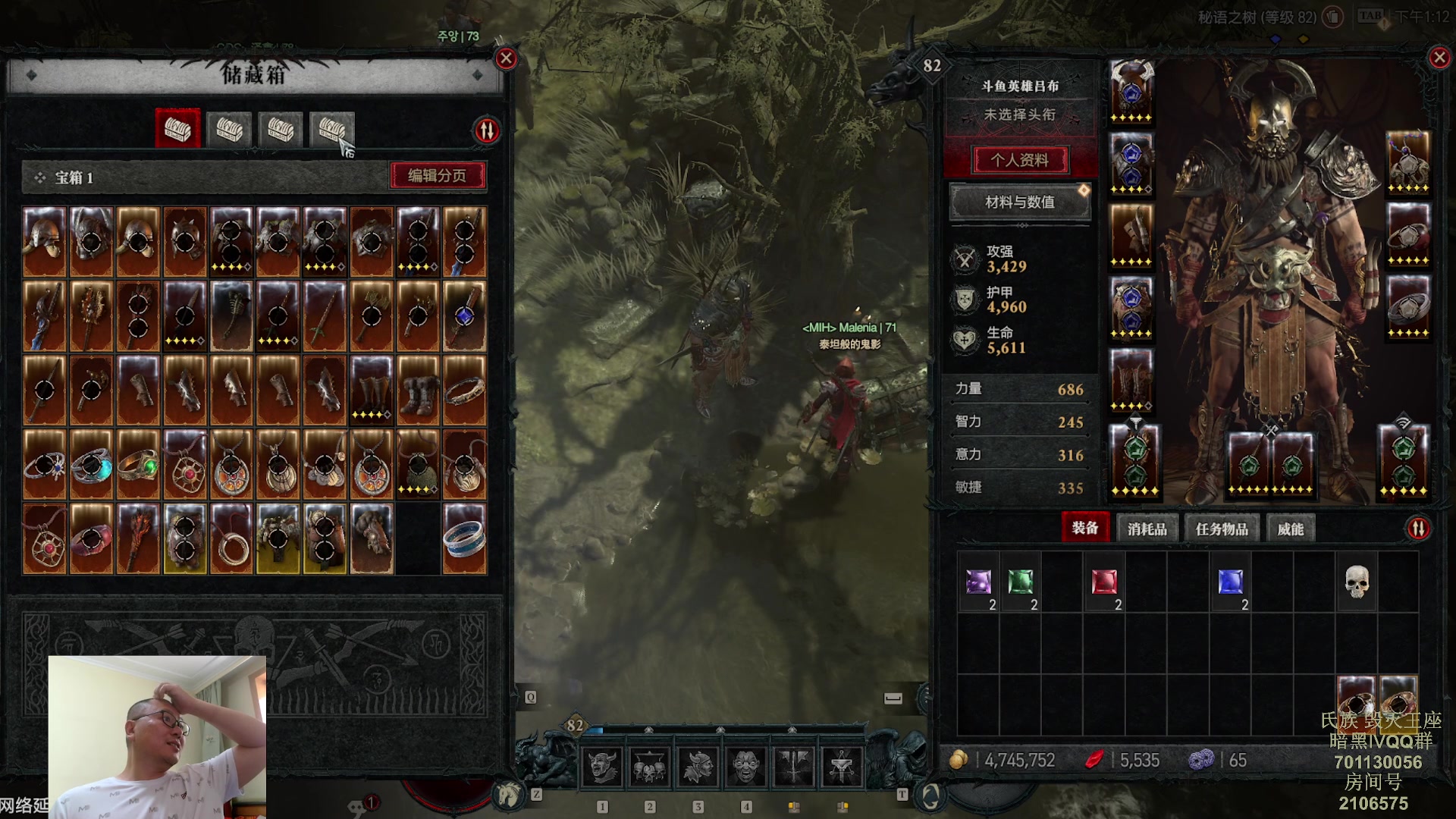The width and height of the screenshot is (1456, 819).
Task: Open the 威能 tab
Action: 1290,529
